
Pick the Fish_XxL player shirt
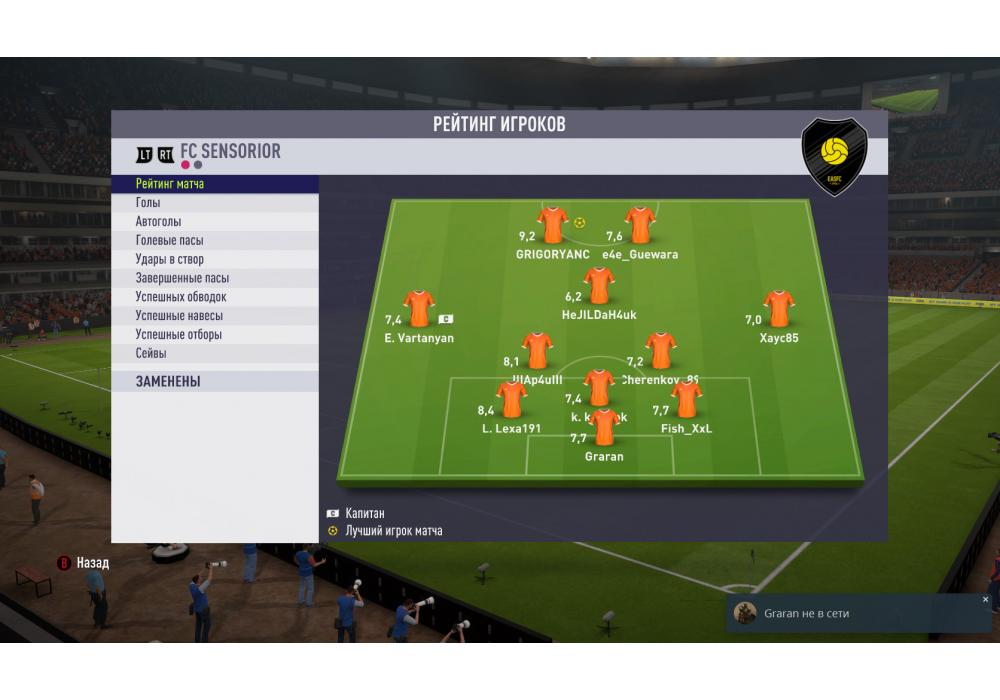click(686, 399)
